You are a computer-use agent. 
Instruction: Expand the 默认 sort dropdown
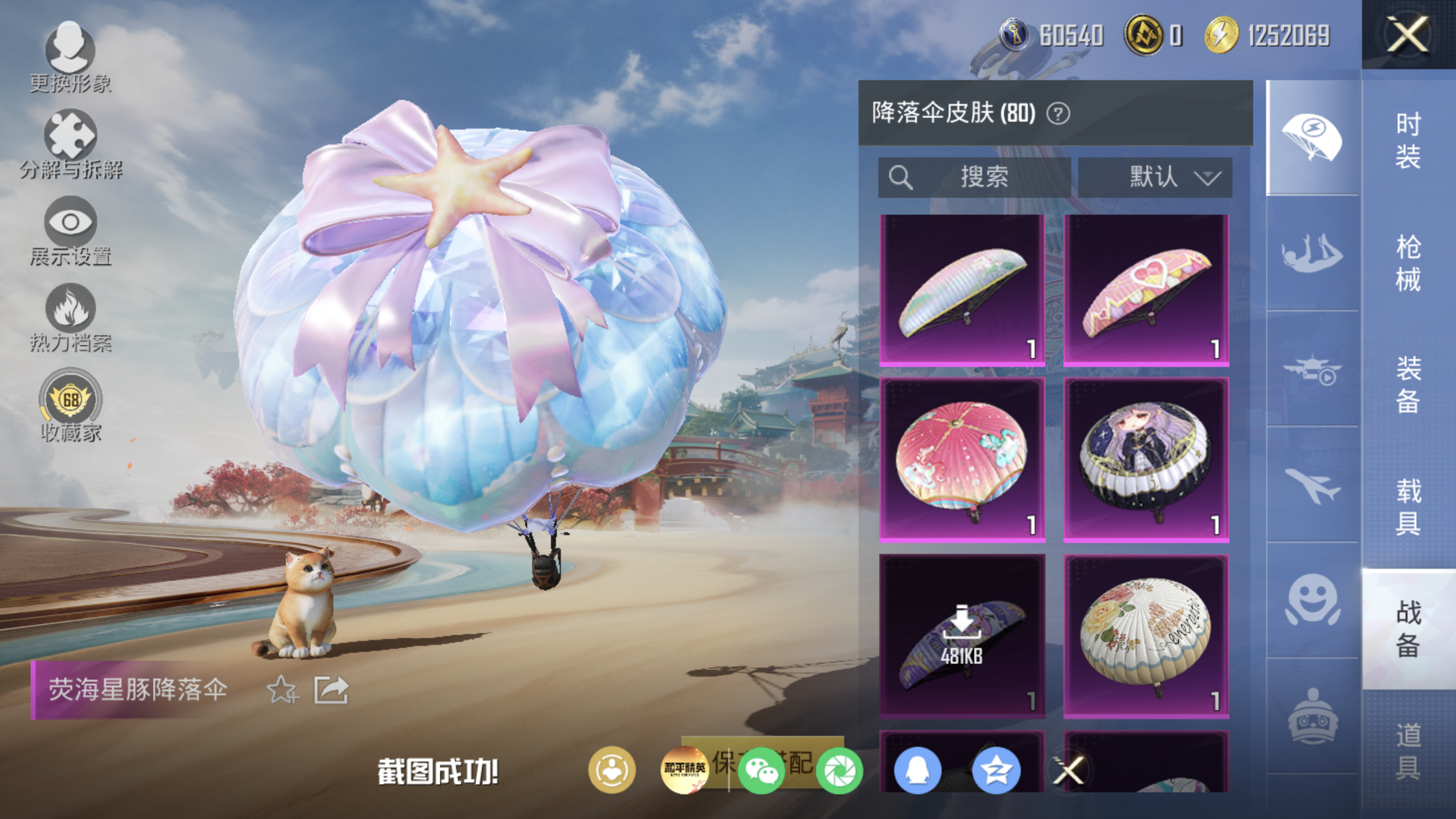(x=1155, y=177)
